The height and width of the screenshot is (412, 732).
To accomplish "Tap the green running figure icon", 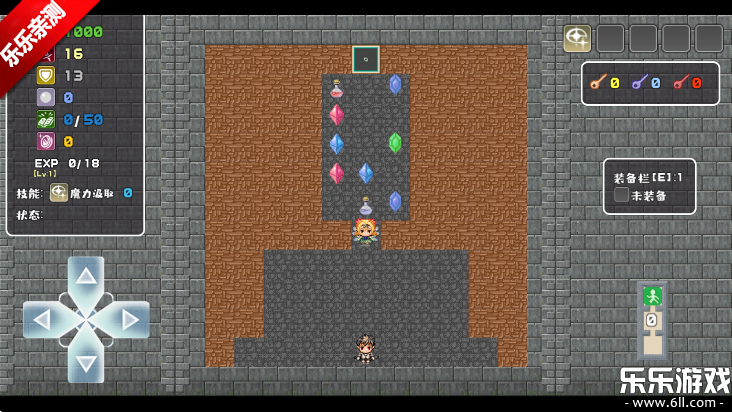I will coord(652,296).
